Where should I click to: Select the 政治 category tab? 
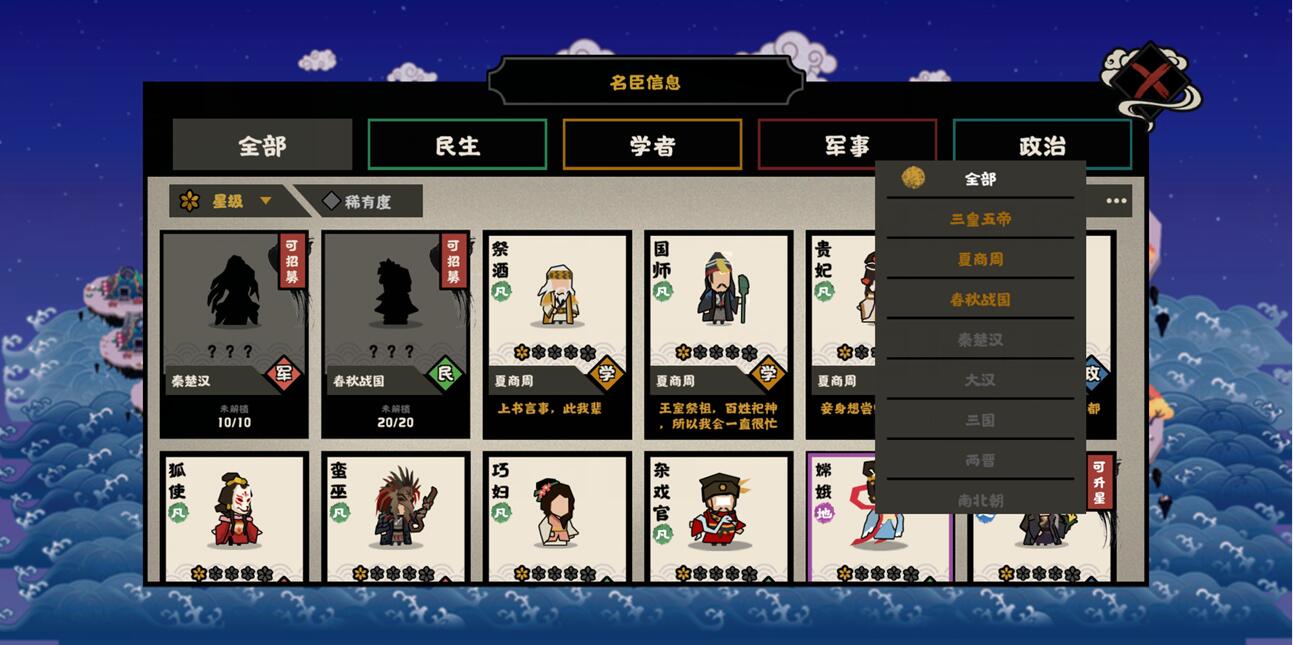click(x=1042, y=145)
